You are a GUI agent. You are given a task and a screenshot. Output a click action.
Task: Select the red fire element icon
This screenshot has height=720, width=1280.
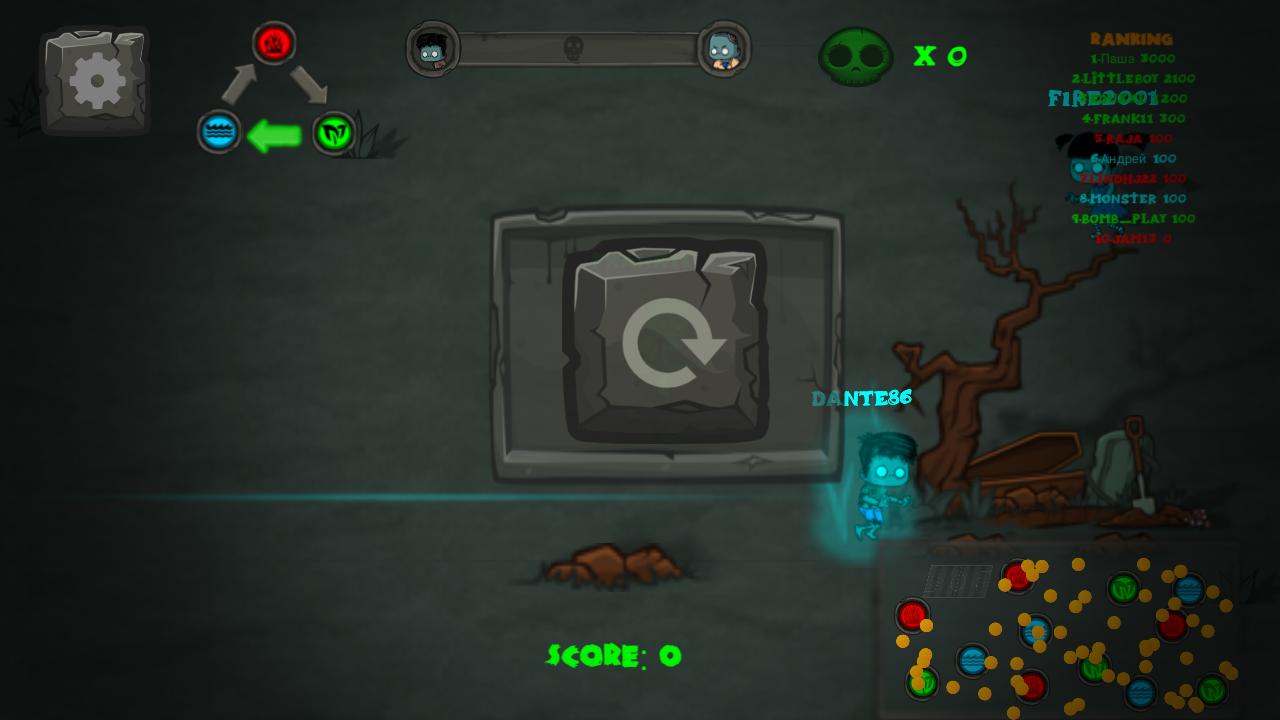[x=273, y=43]
